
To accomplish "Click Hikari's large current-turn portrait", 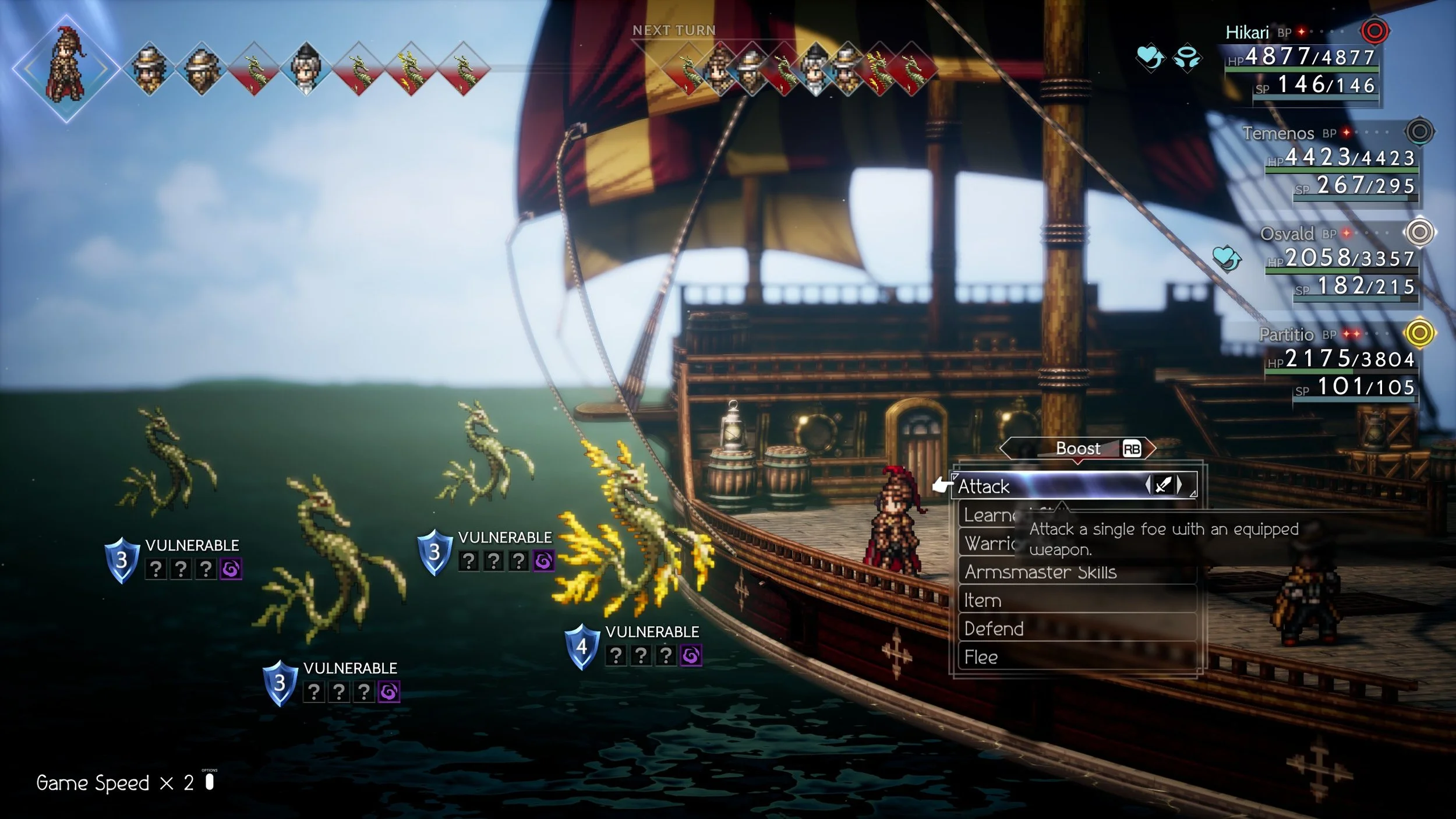I will (x=66, y=69).
